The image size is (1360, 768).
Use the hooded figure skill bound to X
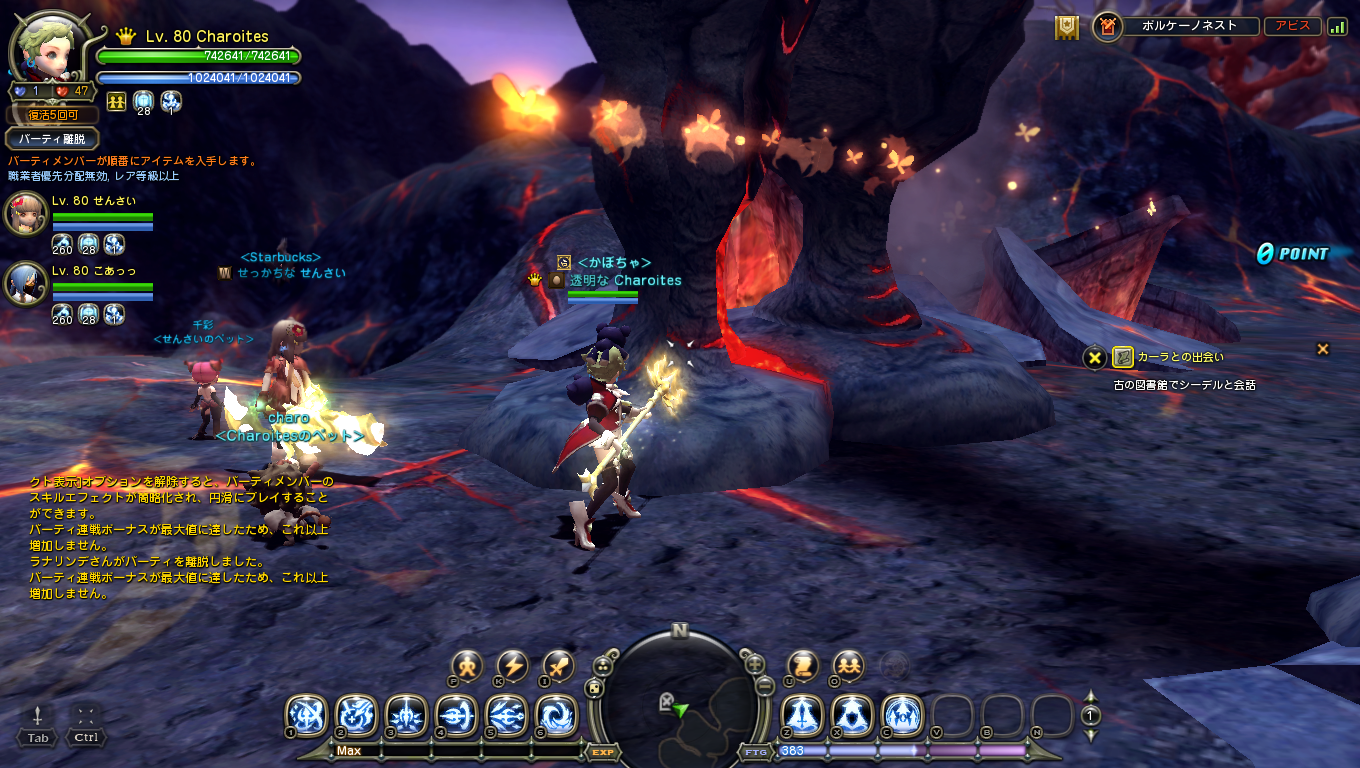852,715
